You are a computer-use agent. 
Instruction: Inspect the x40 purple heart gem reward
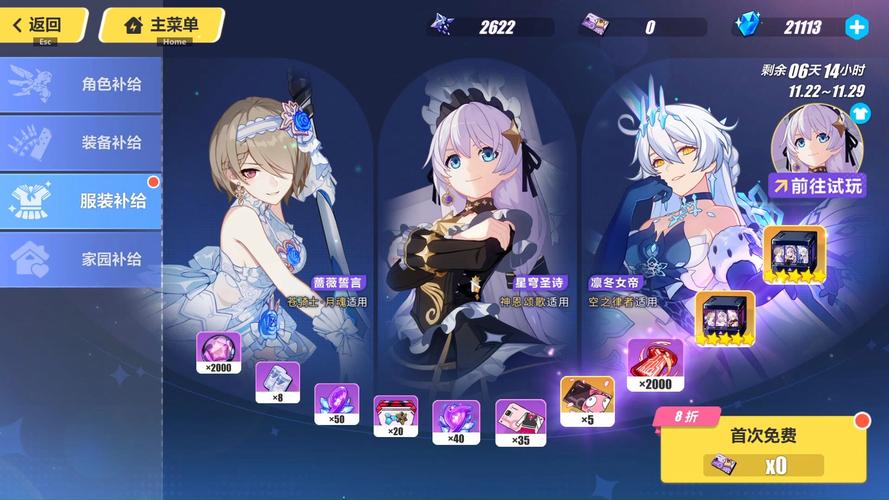tap(455, 420)
